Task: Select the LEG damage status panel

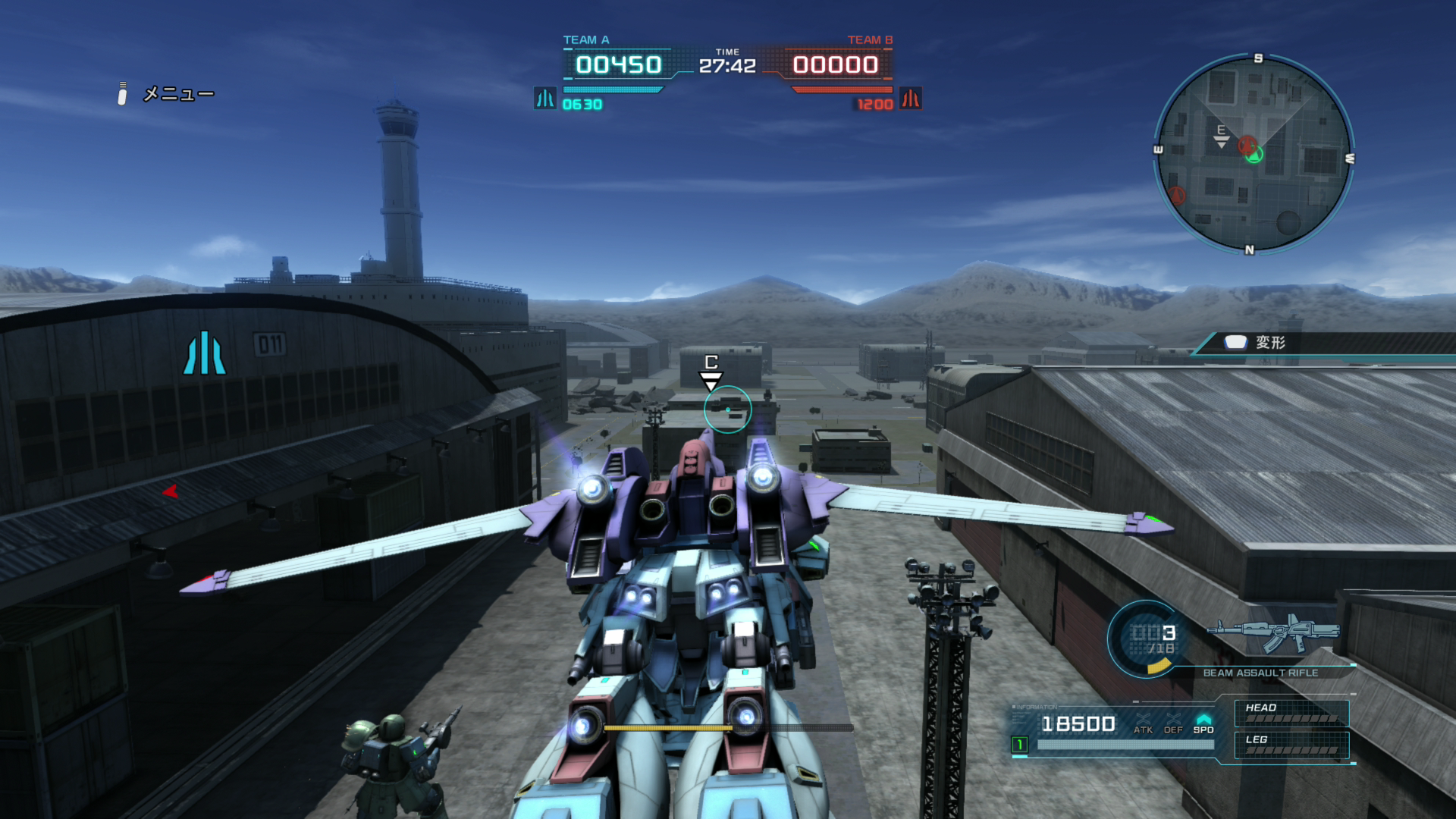Action: [1291, 745]
